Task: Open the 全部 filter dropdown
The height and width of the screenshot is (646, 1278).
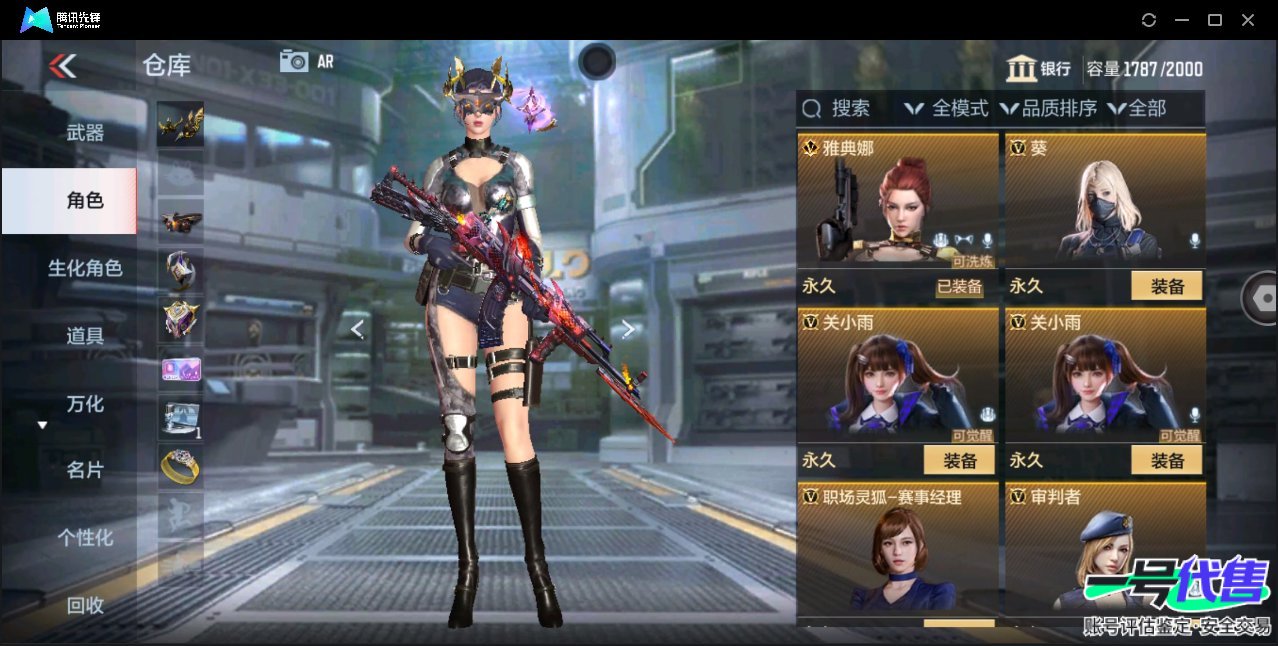Action: tap(1137, 108)
